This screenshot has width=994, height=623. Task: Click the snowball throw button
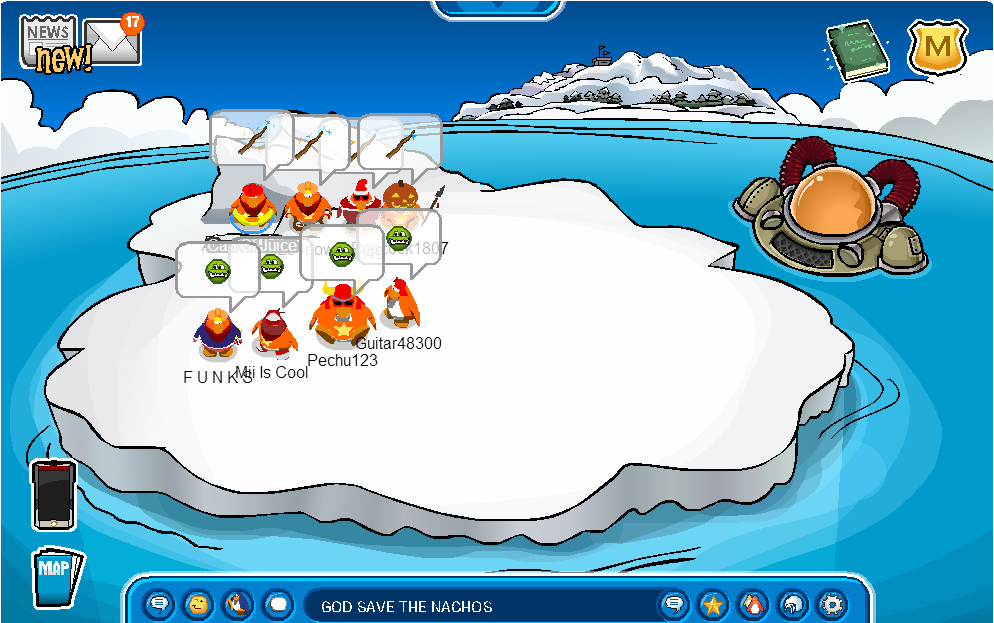click(278, 604)
